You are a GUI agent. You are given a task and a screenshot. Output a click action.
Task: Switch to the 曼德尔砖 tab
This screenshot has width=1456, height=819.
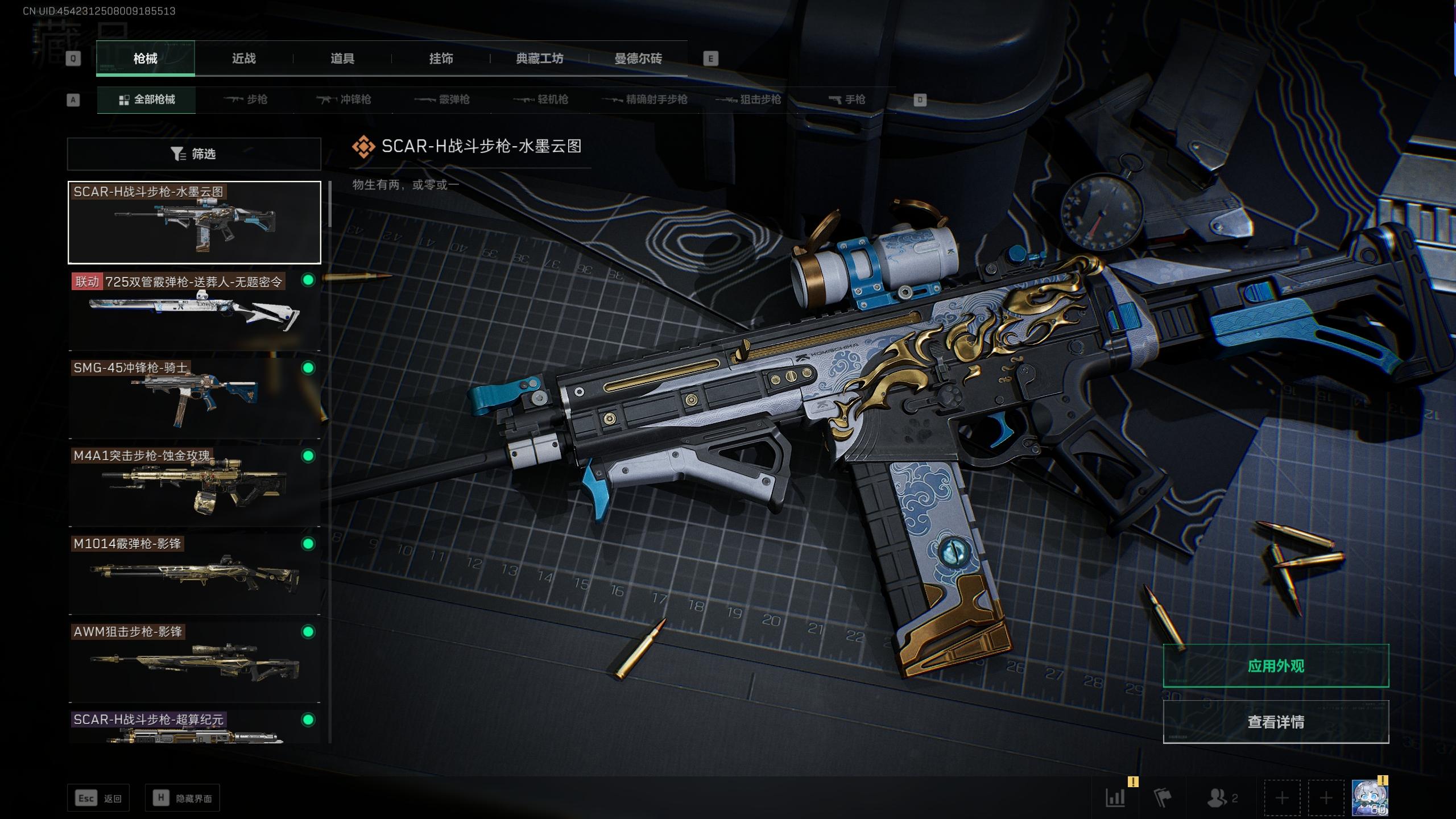[x=638, y=59]
